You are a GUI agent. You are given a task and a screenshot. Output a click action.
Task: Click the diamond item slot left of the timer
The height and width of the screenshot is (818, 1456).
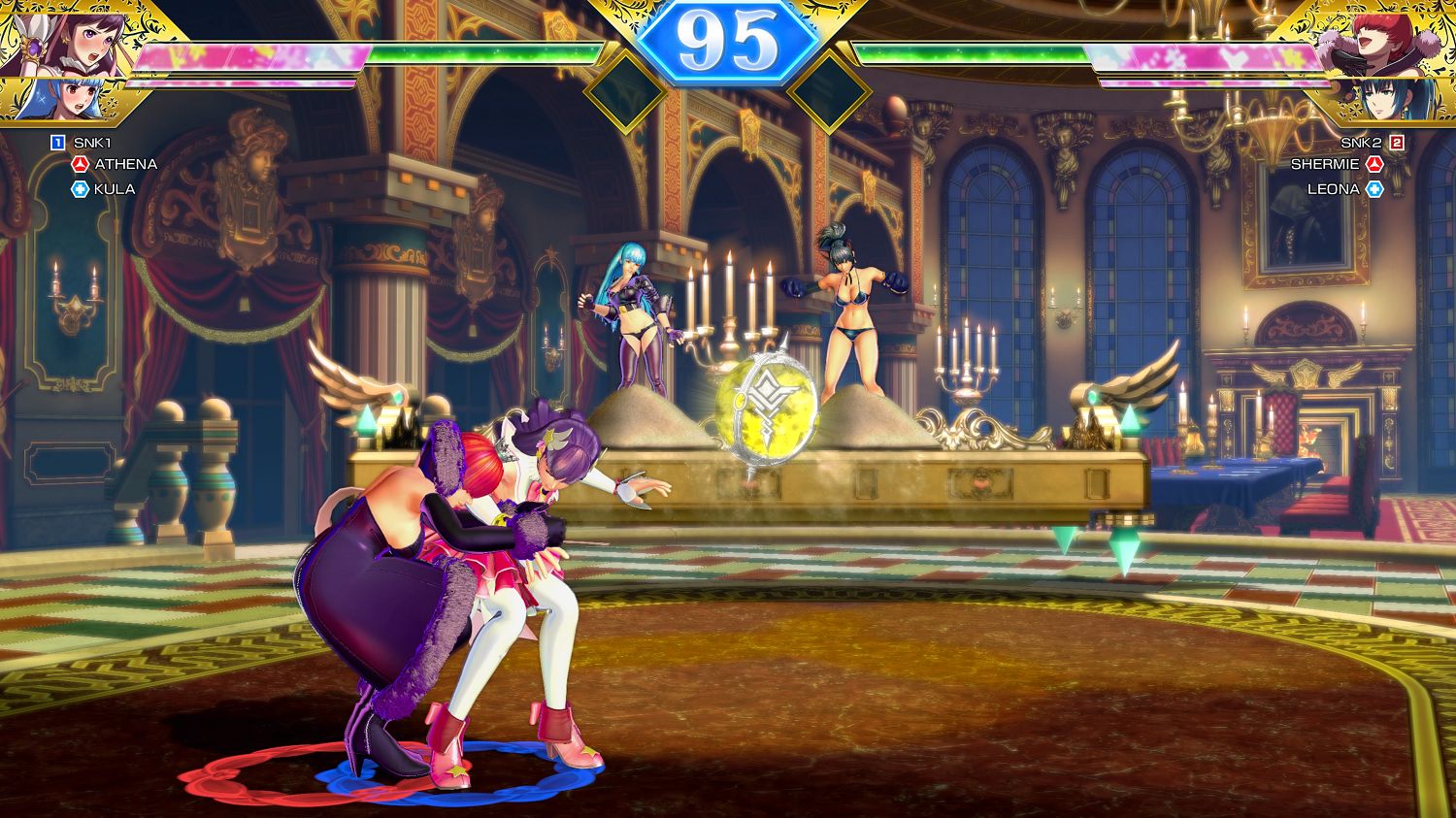click(x=625, y=91)
